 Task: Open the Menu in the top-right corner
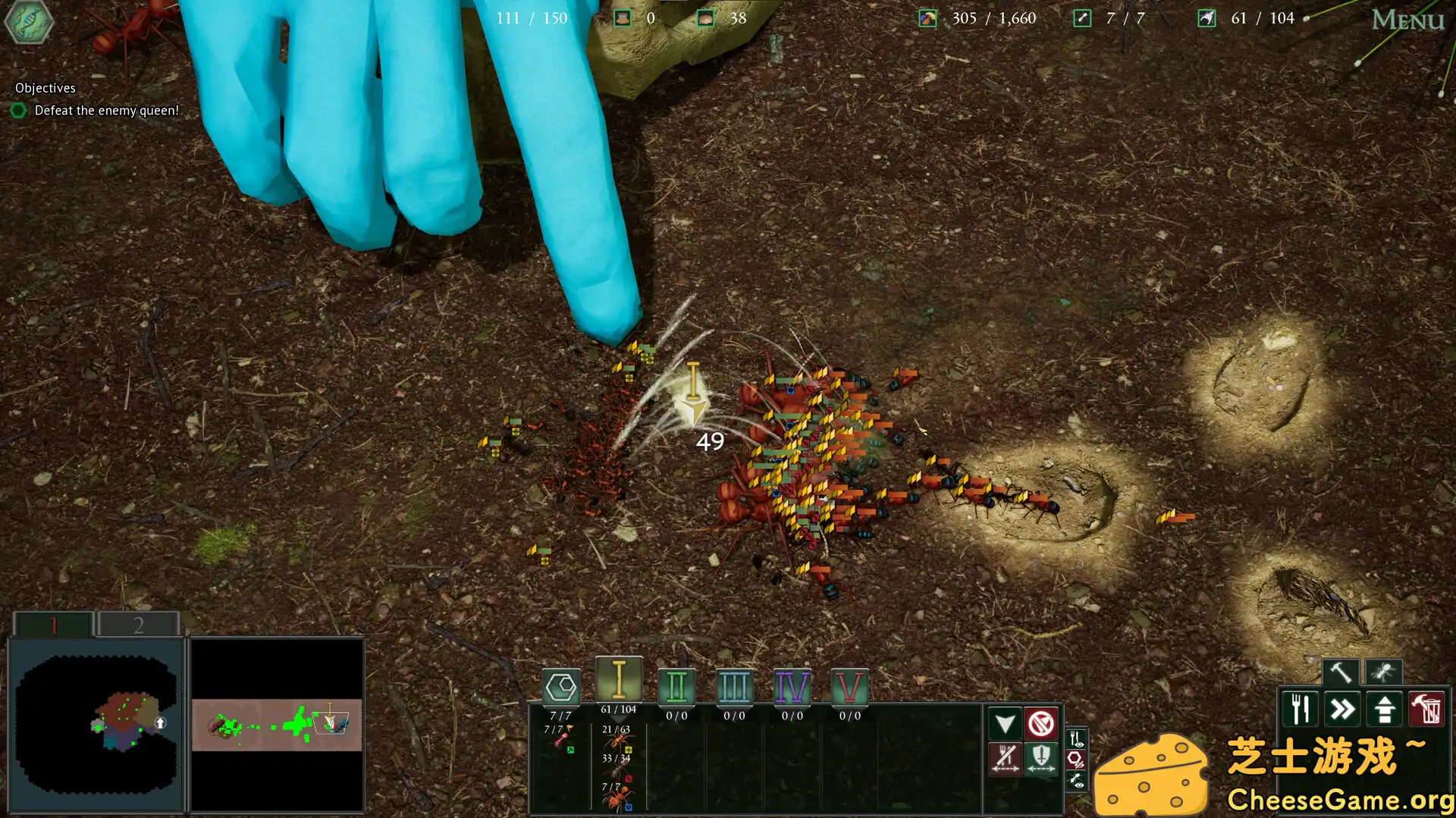1407,19
